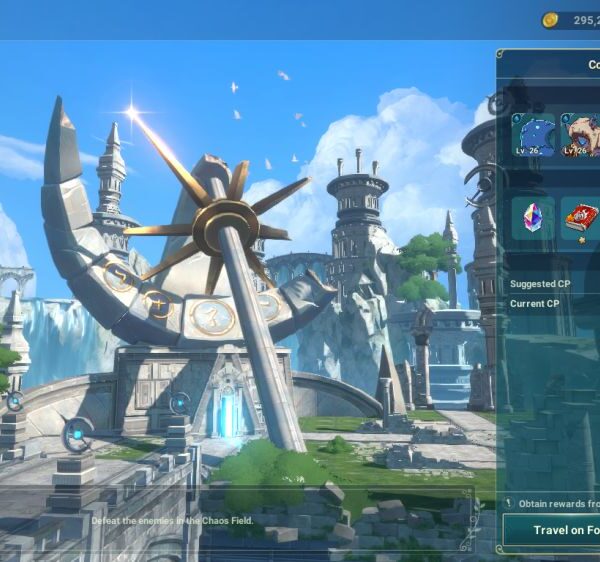This screenshot has height=562, width=600.
Task: Select the white-maned Lv 26 enemy portrait
Action: coord(581,135)
